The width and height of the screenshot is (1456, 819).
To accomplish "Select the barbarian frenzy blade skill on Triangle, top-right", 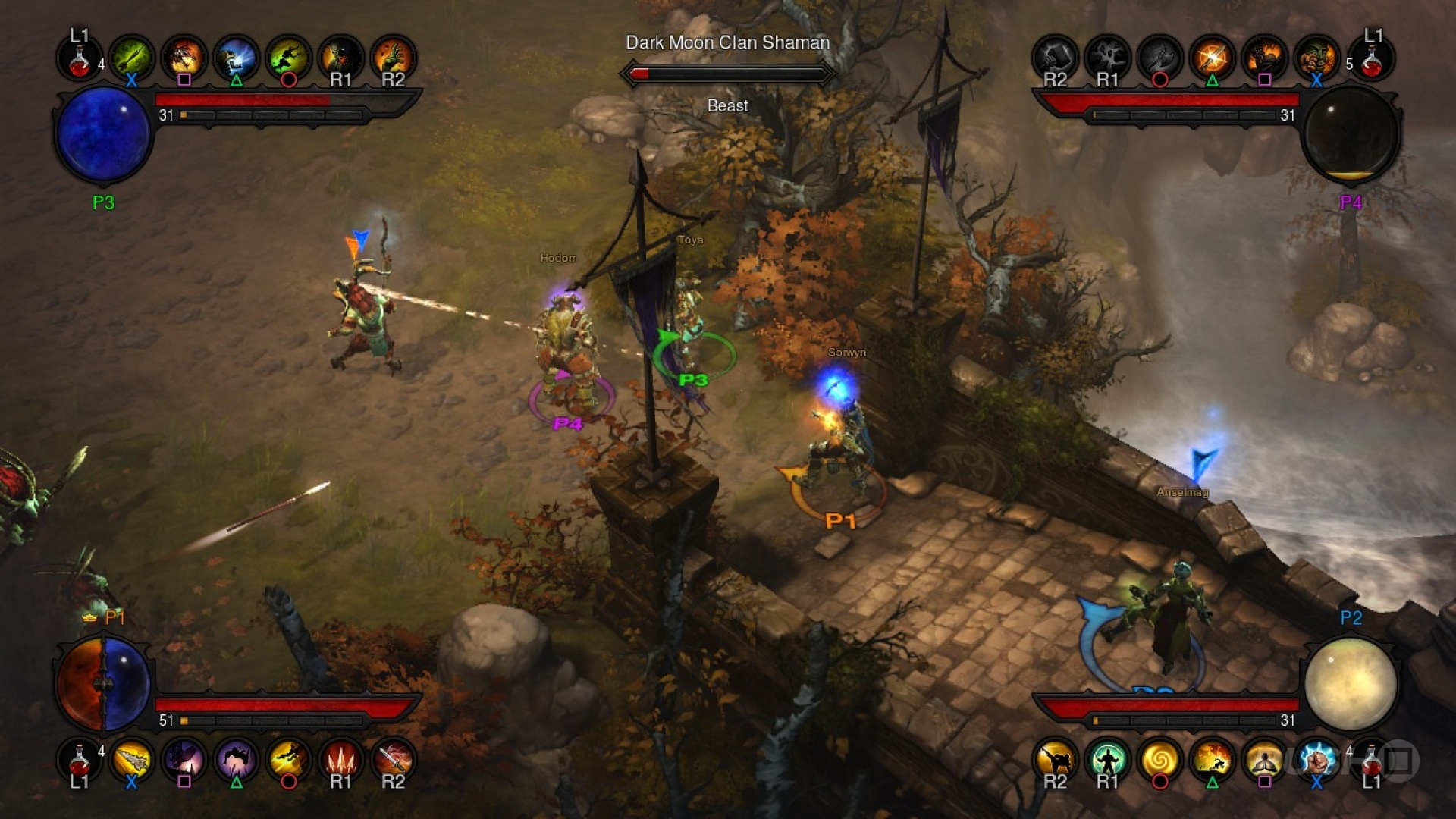I will [x=1213, y=57].
